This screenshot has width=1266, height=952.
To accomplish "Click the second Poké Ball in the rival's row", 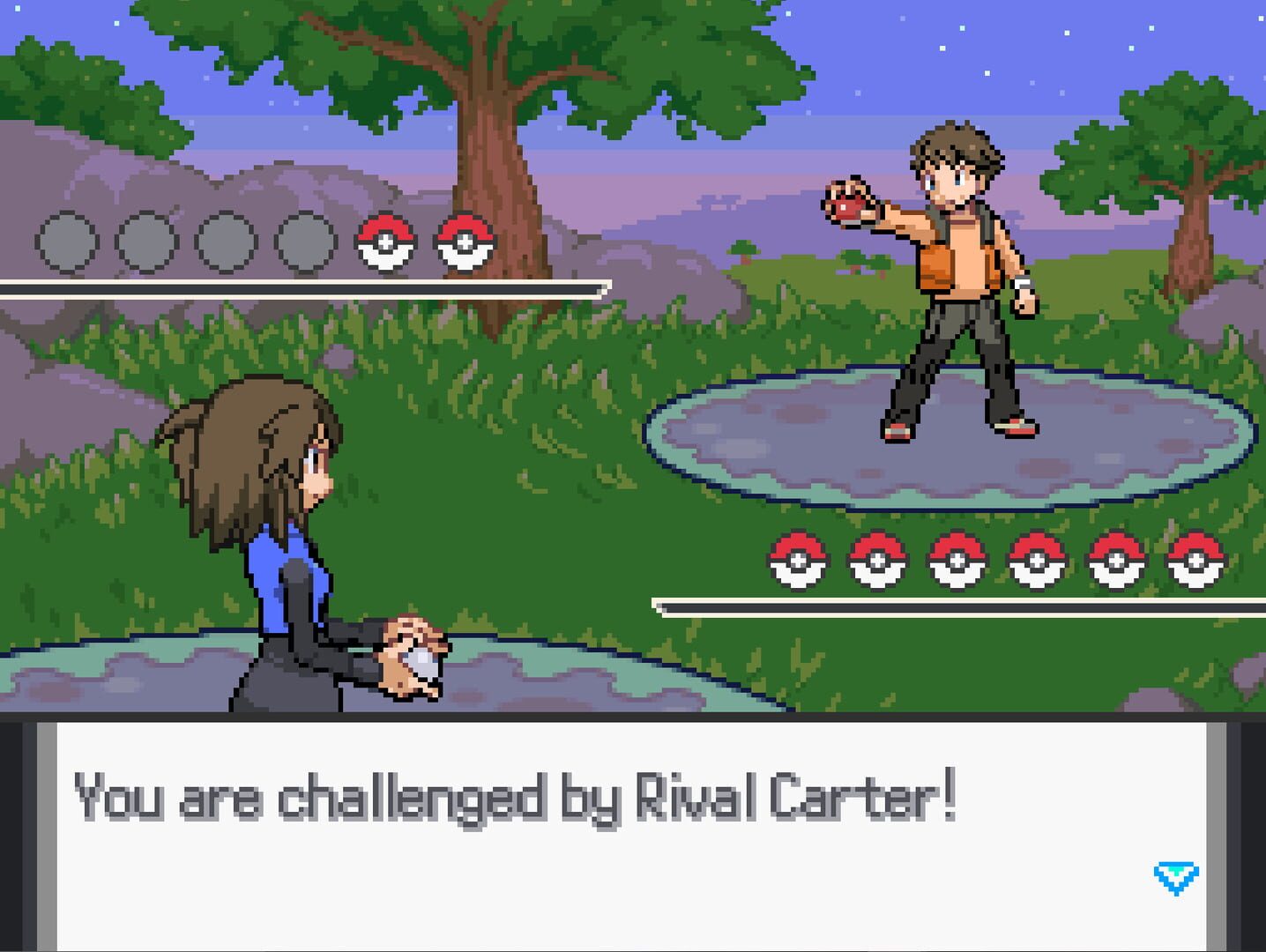I will click(x=877, y=560).
